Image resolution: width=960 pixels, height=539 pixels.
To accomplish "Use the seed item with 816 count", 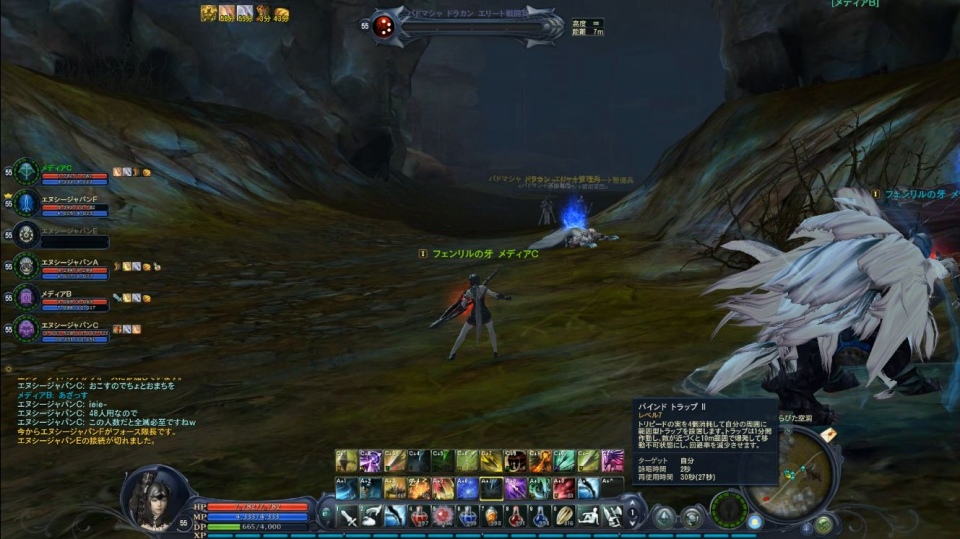I will click(x=566, y=515).
